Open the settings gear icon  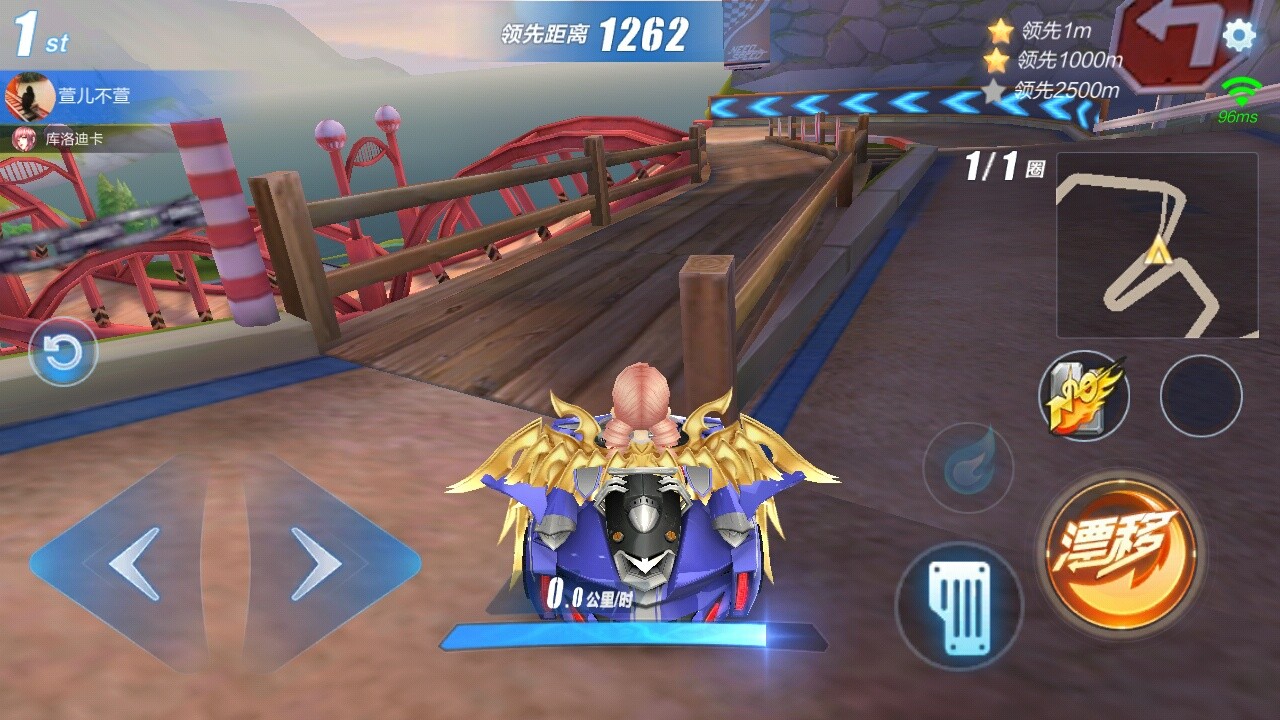pos(1239,36)
